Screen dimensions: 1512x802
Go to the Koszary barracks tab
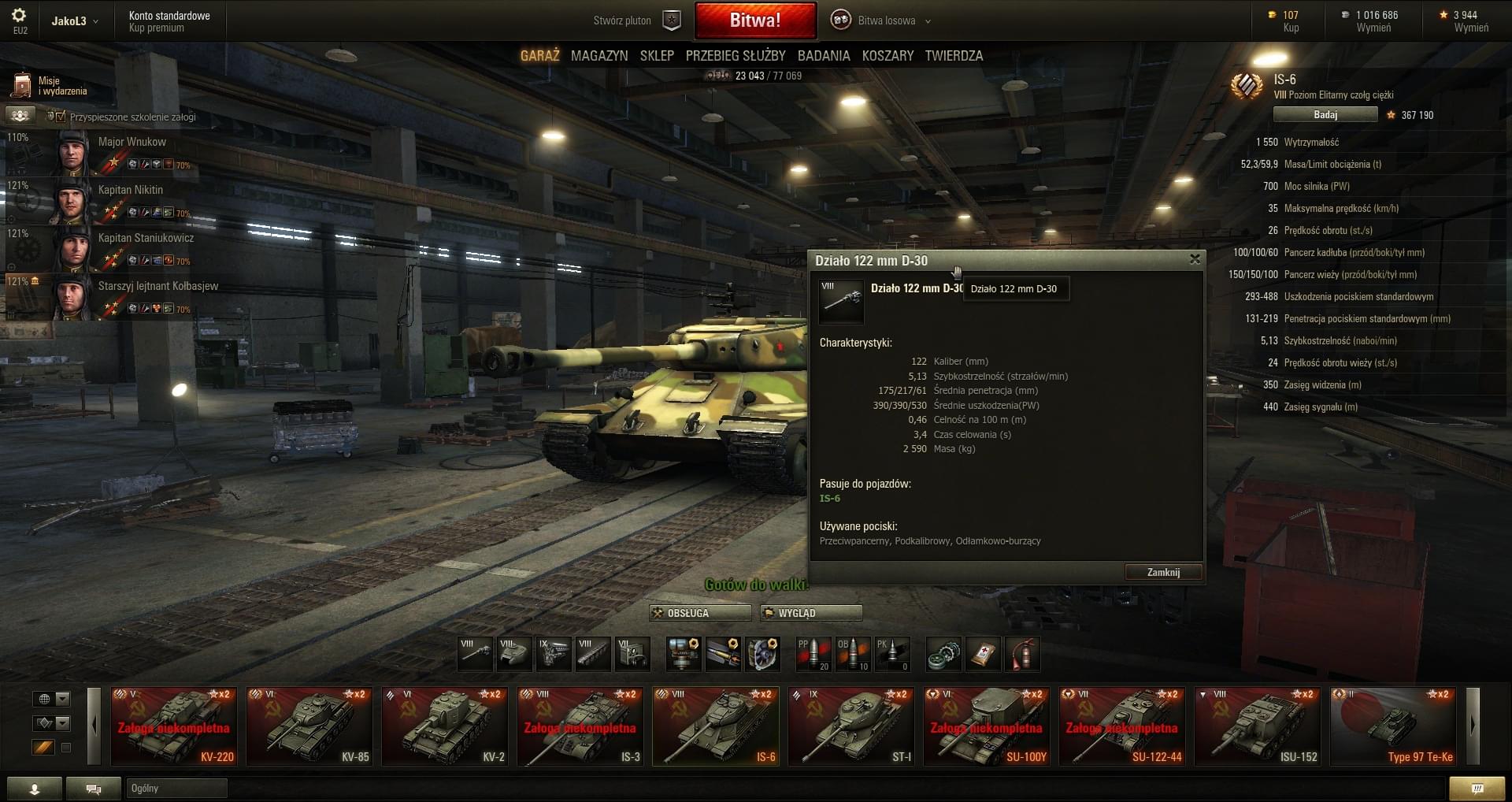coord(888,56)
